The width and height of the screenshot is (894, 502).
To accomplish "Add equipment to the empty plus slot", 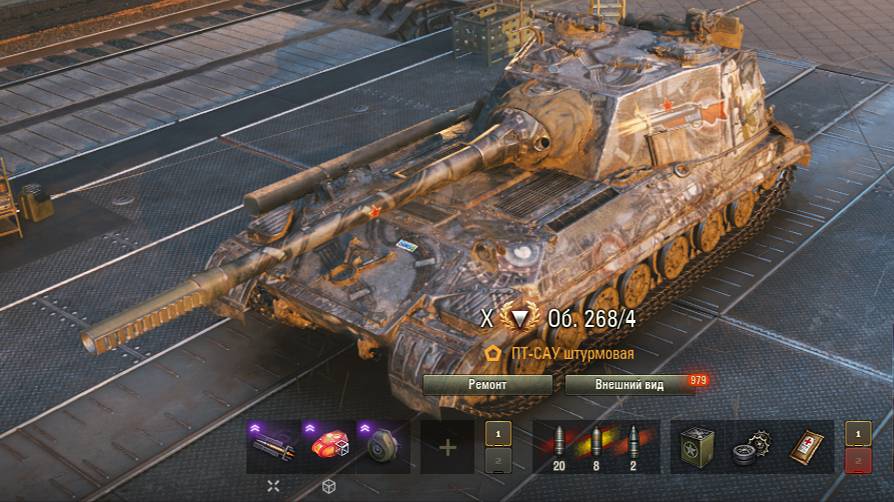I will pos(447,446).
